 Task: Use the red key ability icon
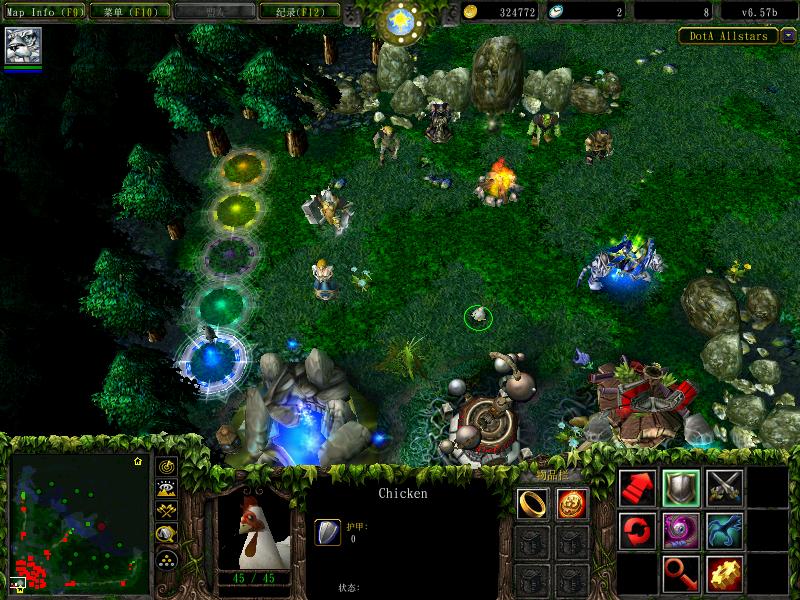(x=681, y=573)
